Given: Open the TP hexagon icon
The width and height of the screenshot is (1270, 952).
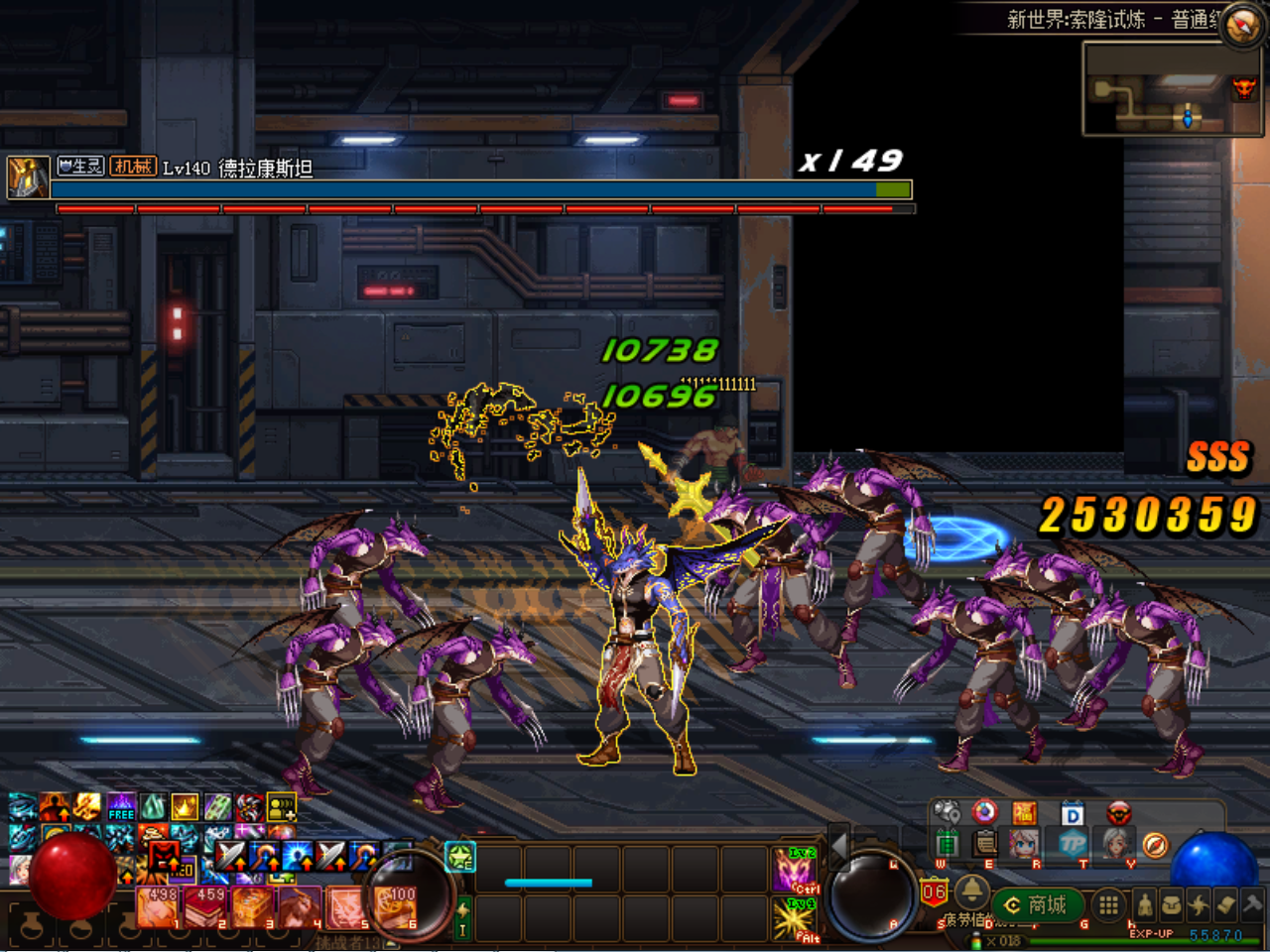Looking at the screenshot, I should point(1073,844).
